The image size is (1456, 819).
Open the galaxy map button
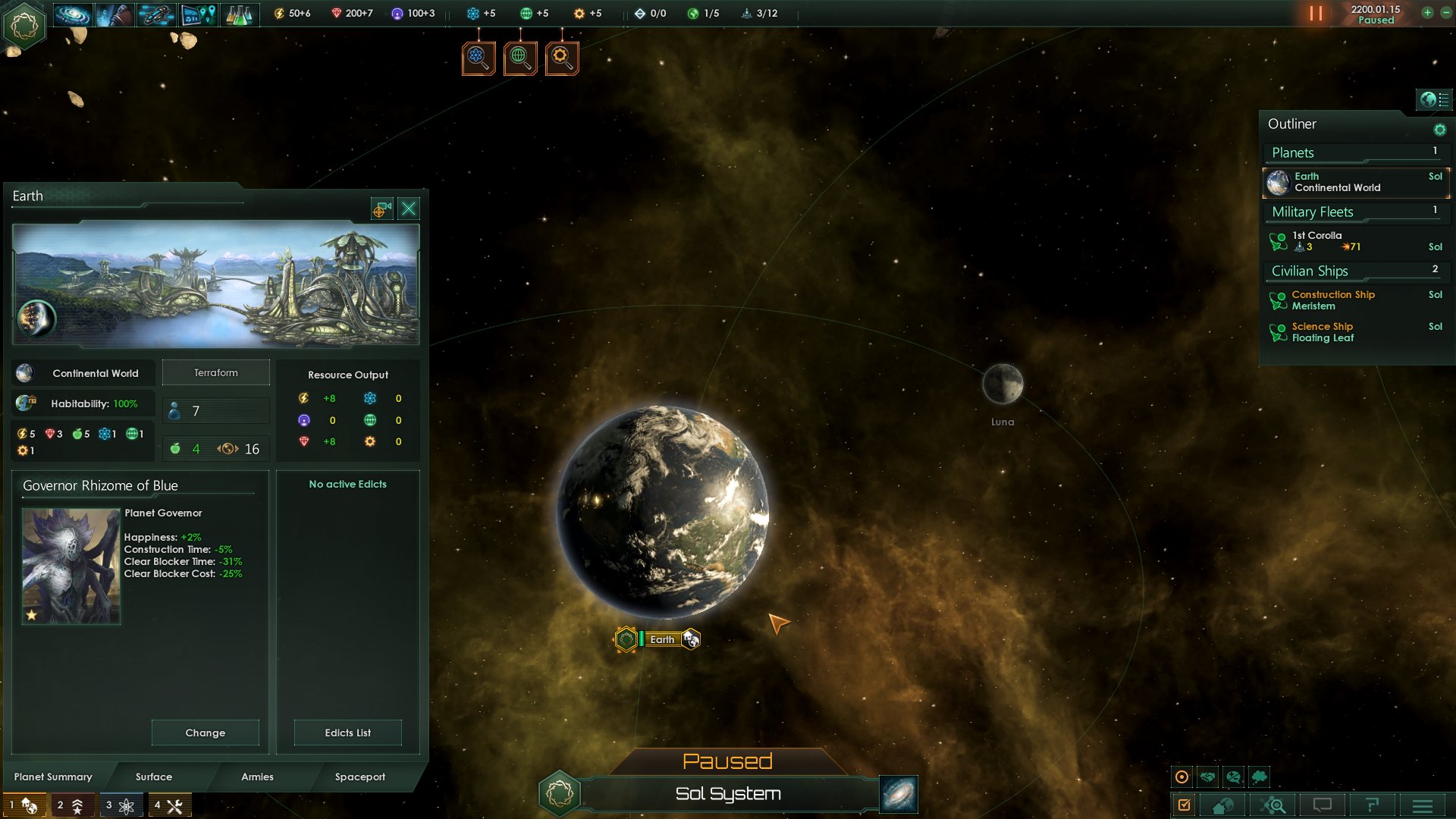[x=899, y=794]
